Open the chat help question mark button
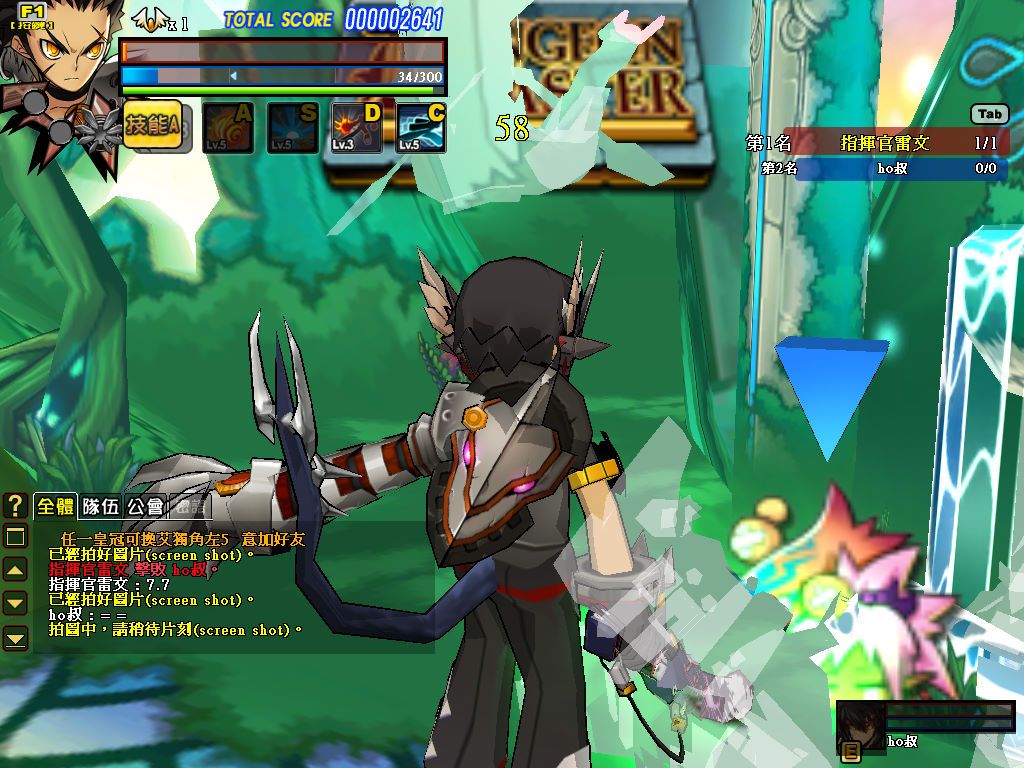The height and width of the screenshot is (768, 1024). 15,504
